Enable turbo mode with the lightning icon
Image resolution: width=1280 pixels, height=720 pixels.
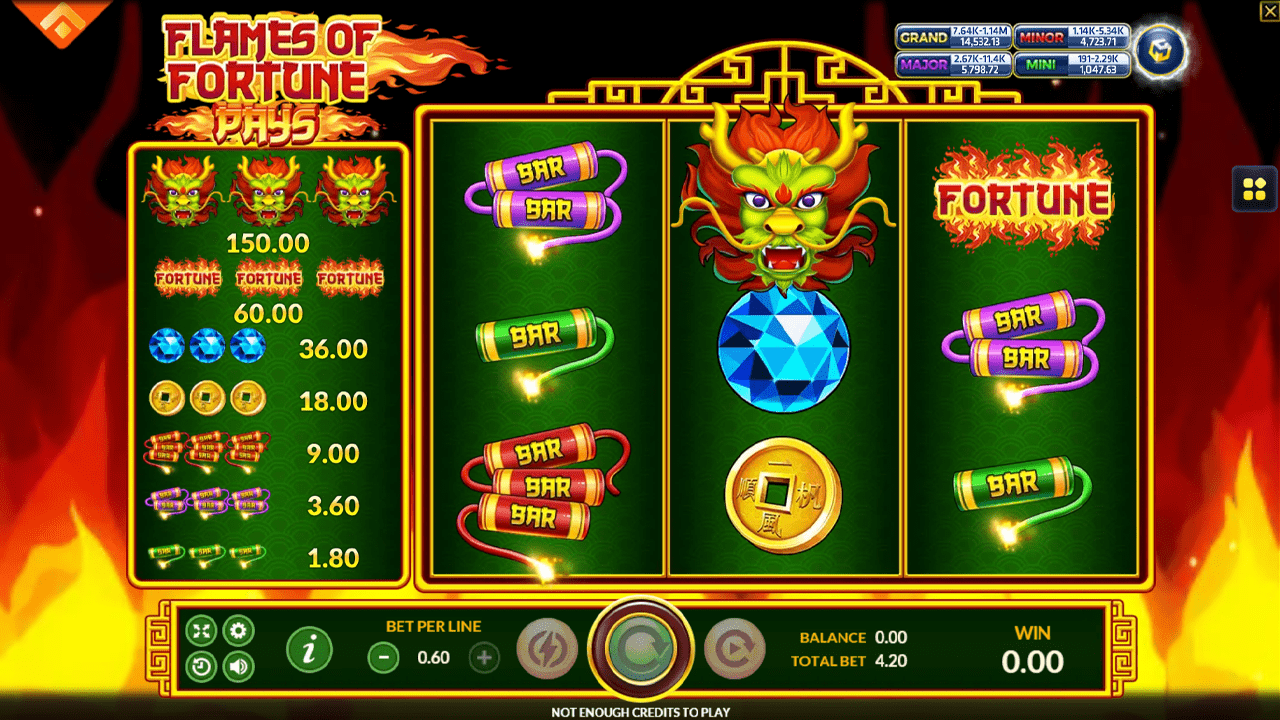point(546,649)
